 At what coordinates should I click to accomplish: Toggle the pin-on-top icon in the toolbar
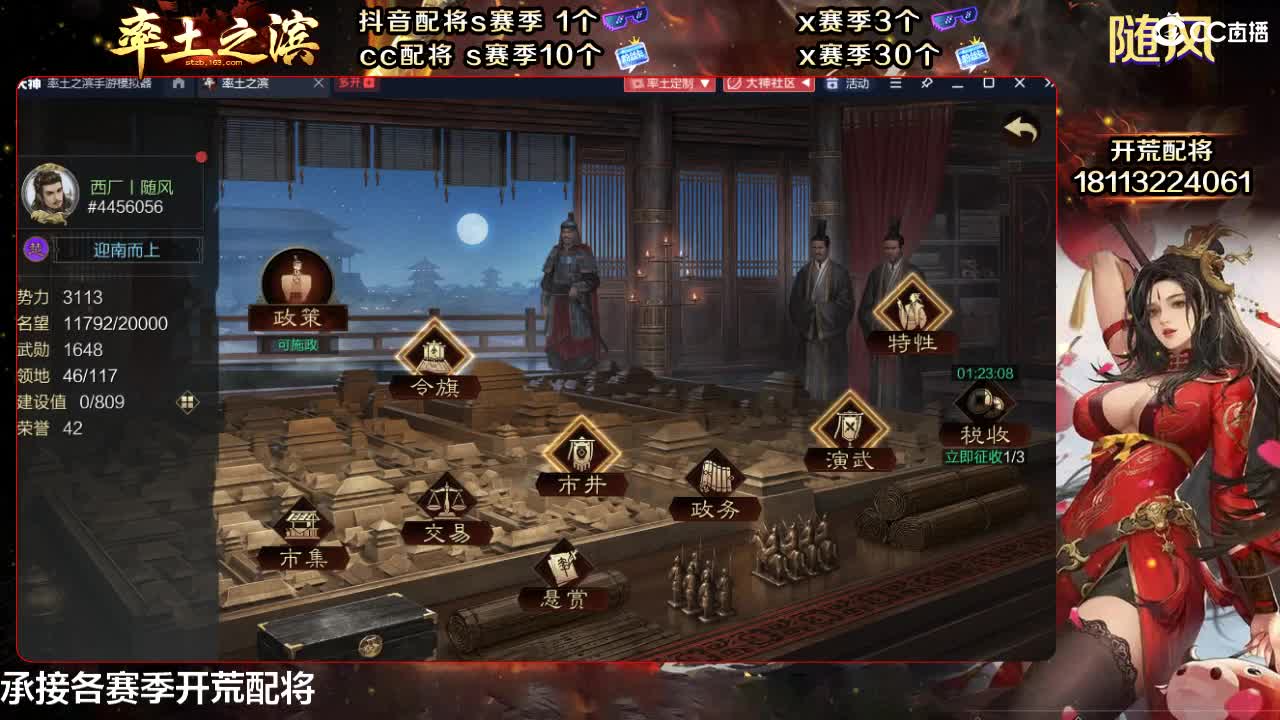coord(926,84)
